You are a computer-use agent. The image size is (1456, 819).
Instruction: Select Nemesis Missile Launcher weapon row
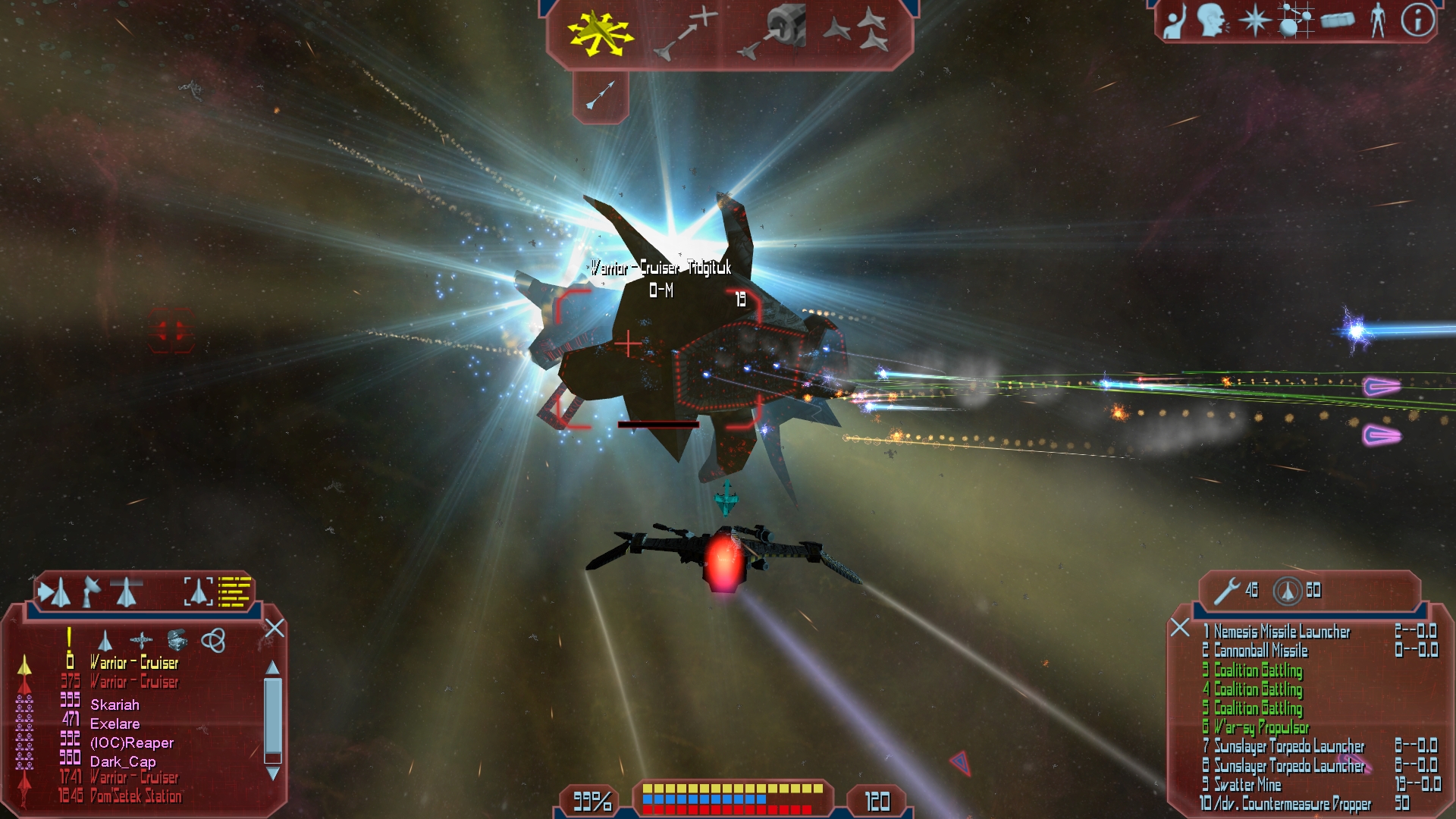(x=1282, y=632)
